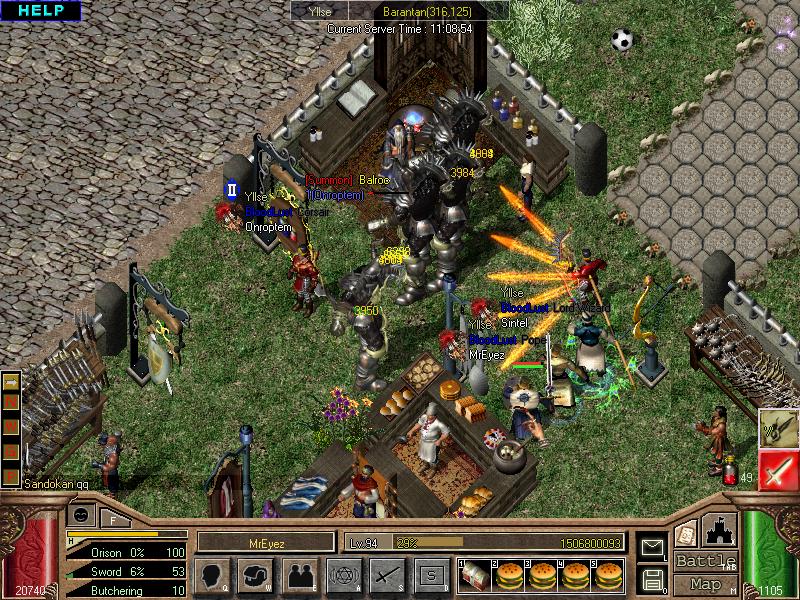Activate the hexagram magic button
Screen dimensions: 800x600
point(342,575)
